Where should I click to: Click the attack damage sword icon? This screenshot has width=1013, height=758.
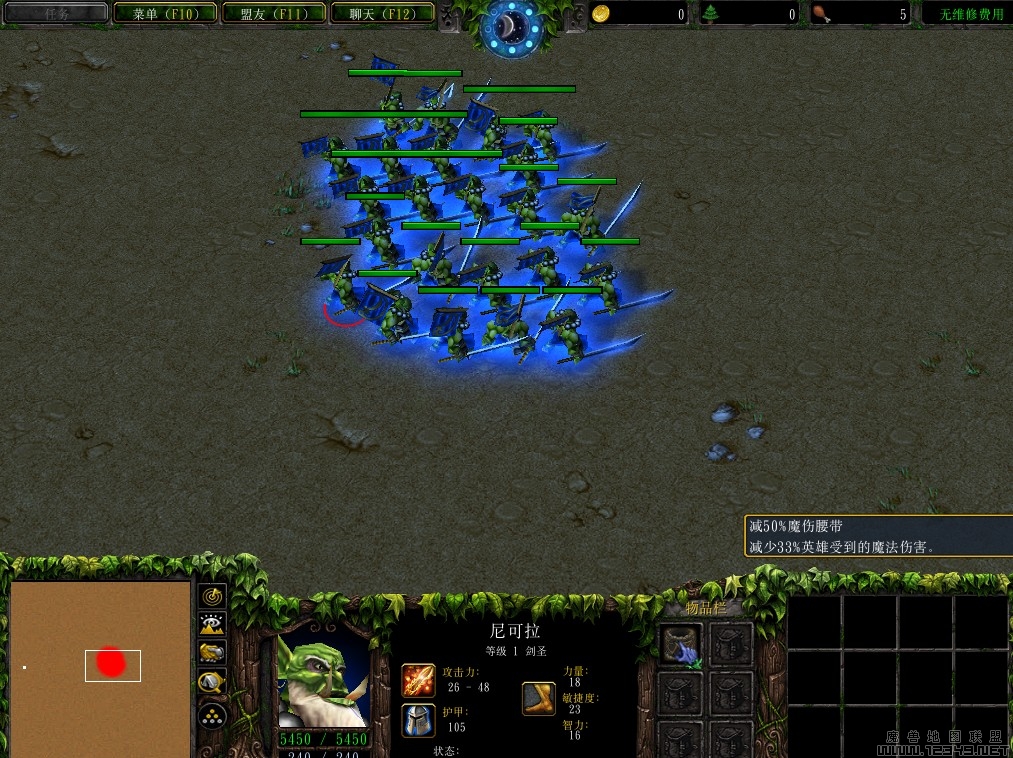(417, 680)
